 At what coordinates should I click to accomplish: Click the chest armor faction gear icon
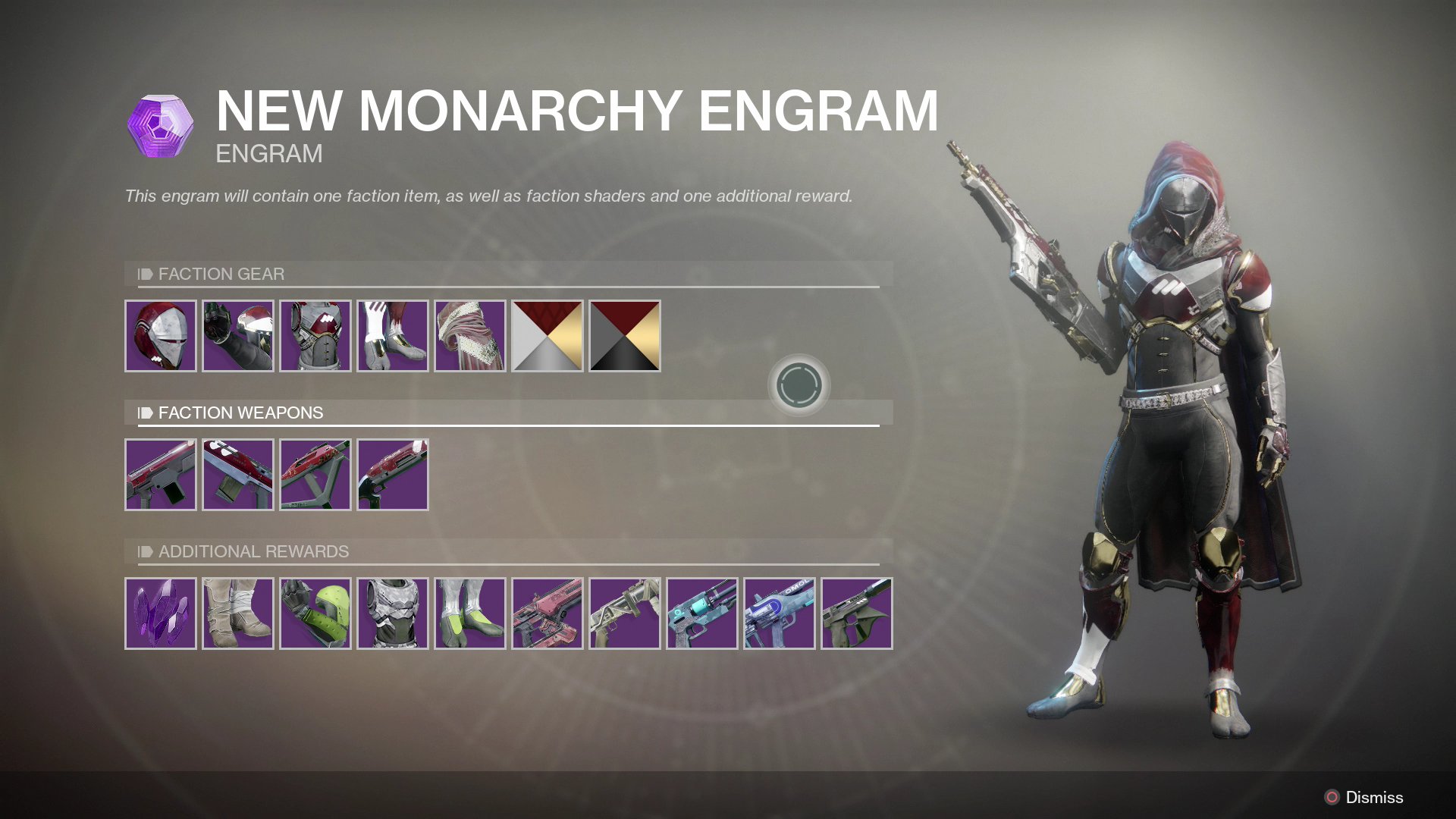click(x=315, y=335)
